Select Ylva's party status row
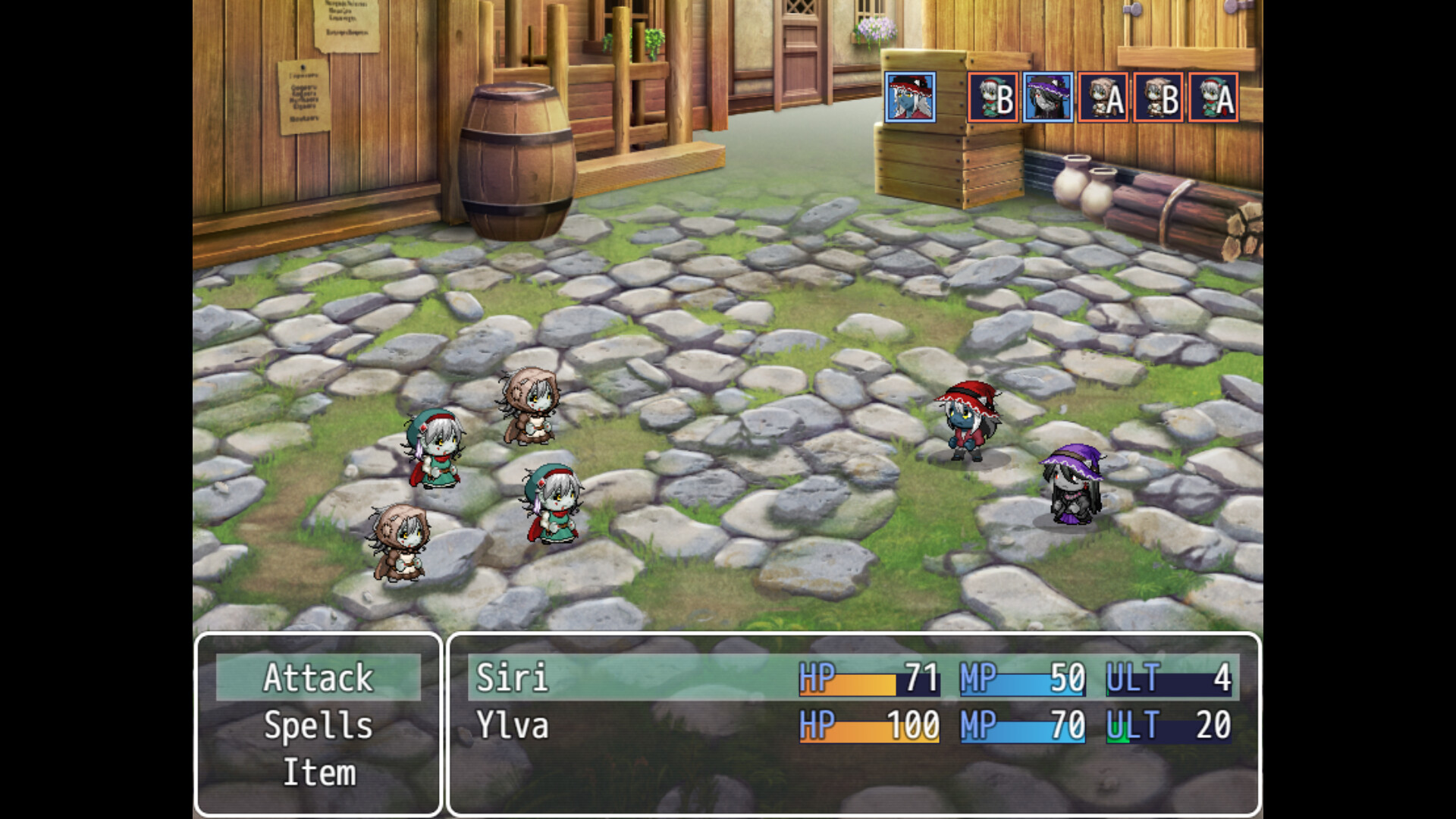This screenshot has height=819, width=1456. pyautogui.click(x=853, y=726)
